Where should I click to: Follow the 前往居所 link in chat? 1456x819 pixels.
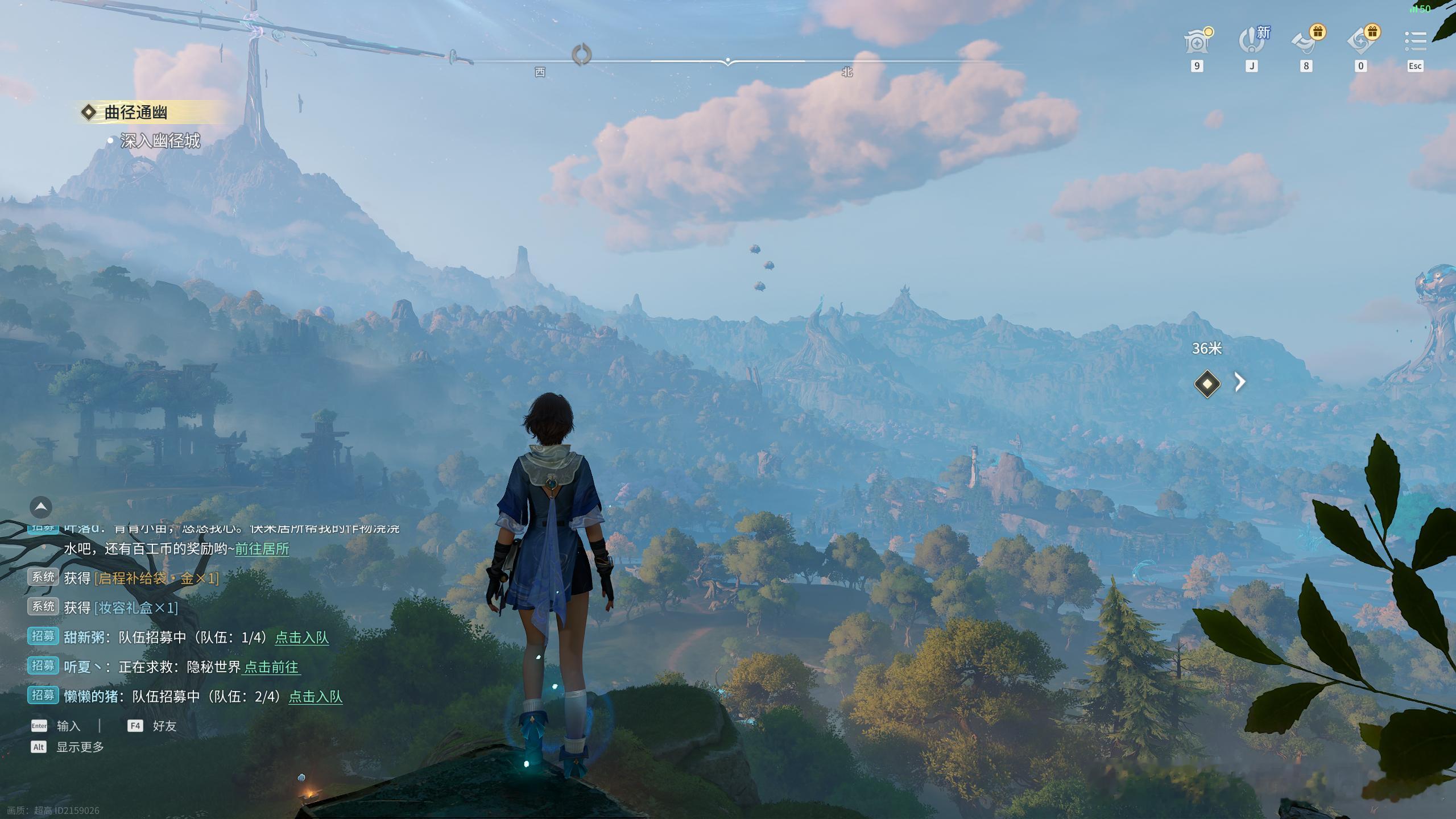pos(262,549)
